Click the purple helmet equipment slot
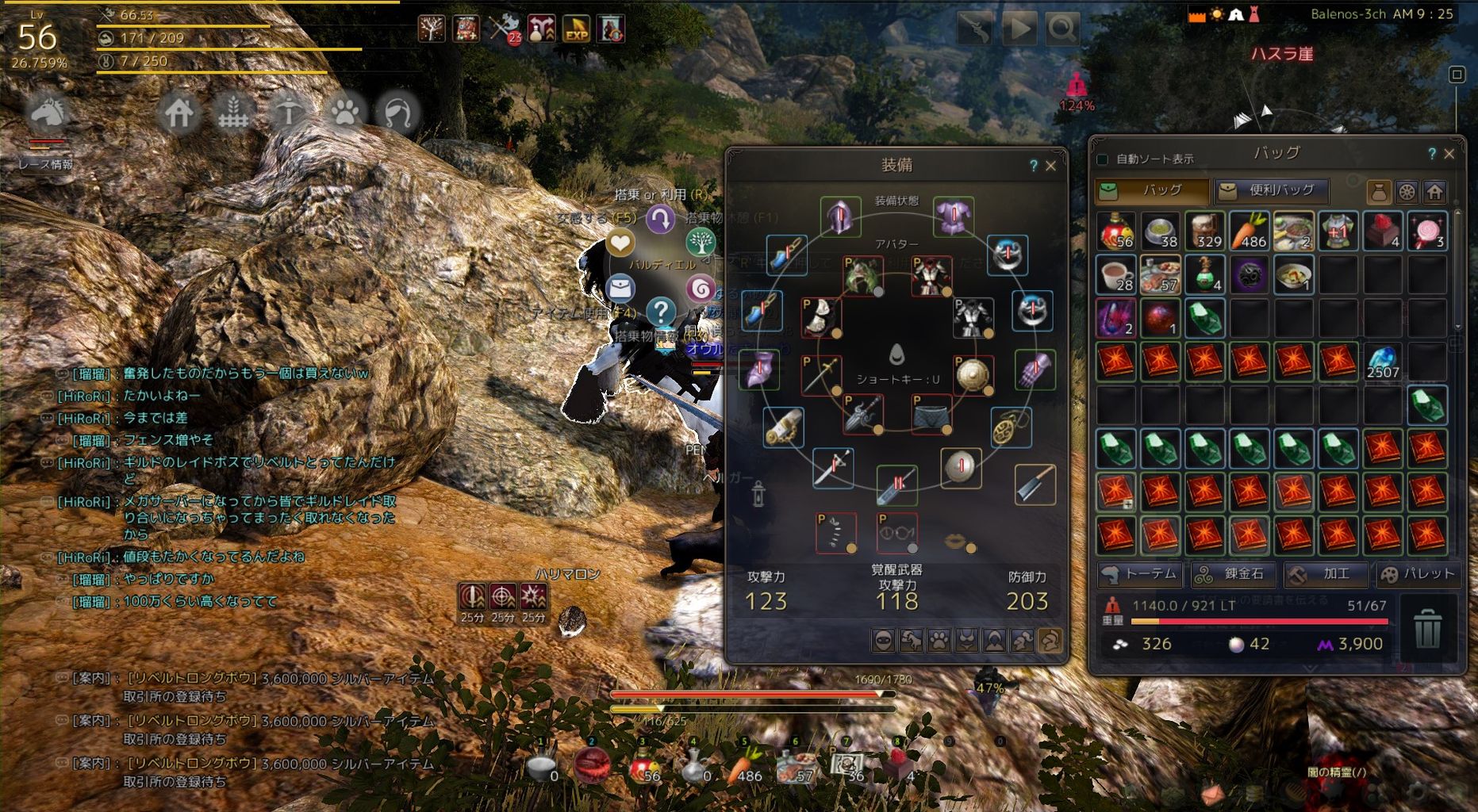The image size is (1478, 812). click(840, 216)
